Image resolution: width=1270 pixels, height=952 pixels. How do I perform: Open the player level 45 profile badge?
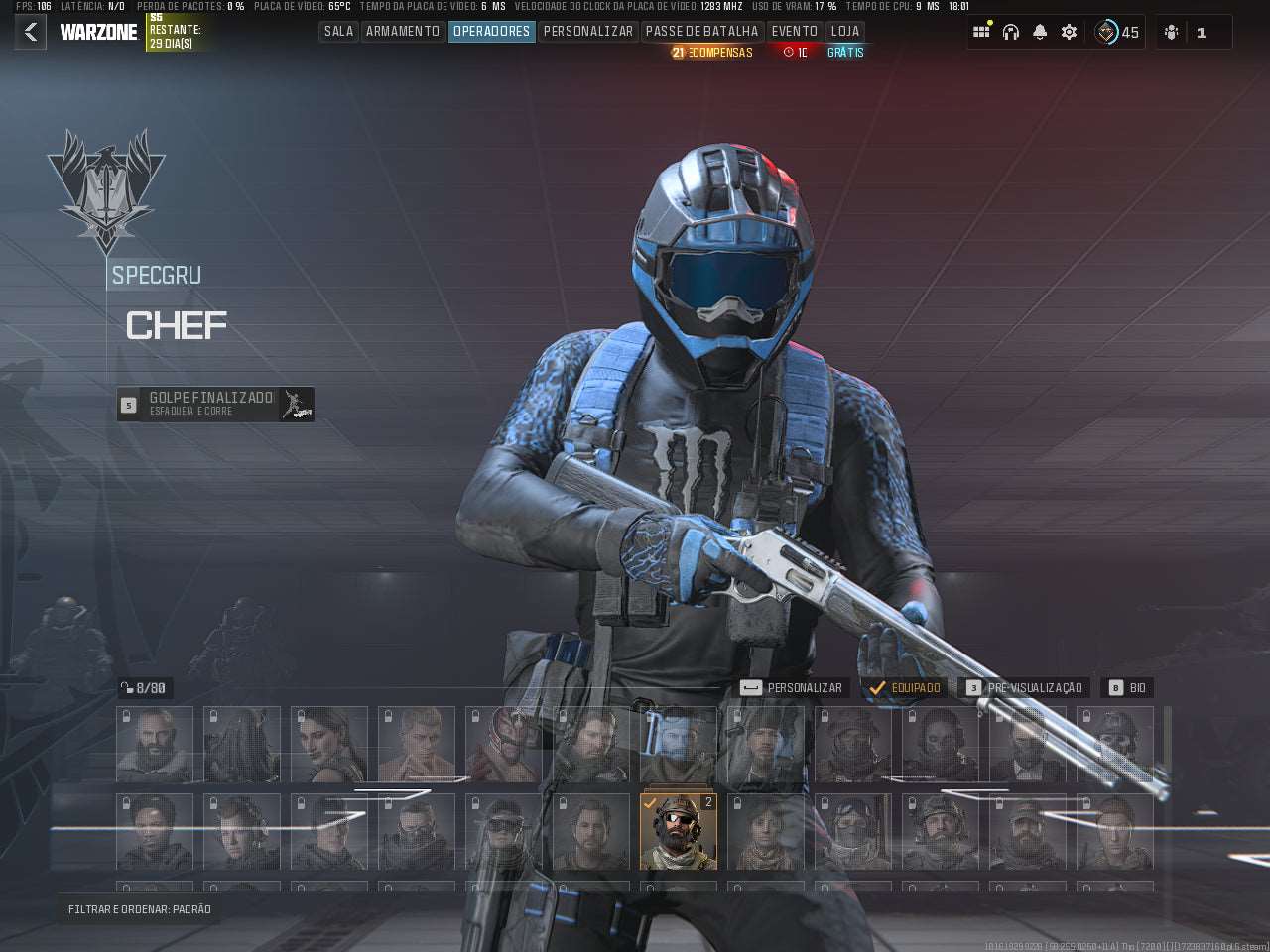coord(1117,32)
